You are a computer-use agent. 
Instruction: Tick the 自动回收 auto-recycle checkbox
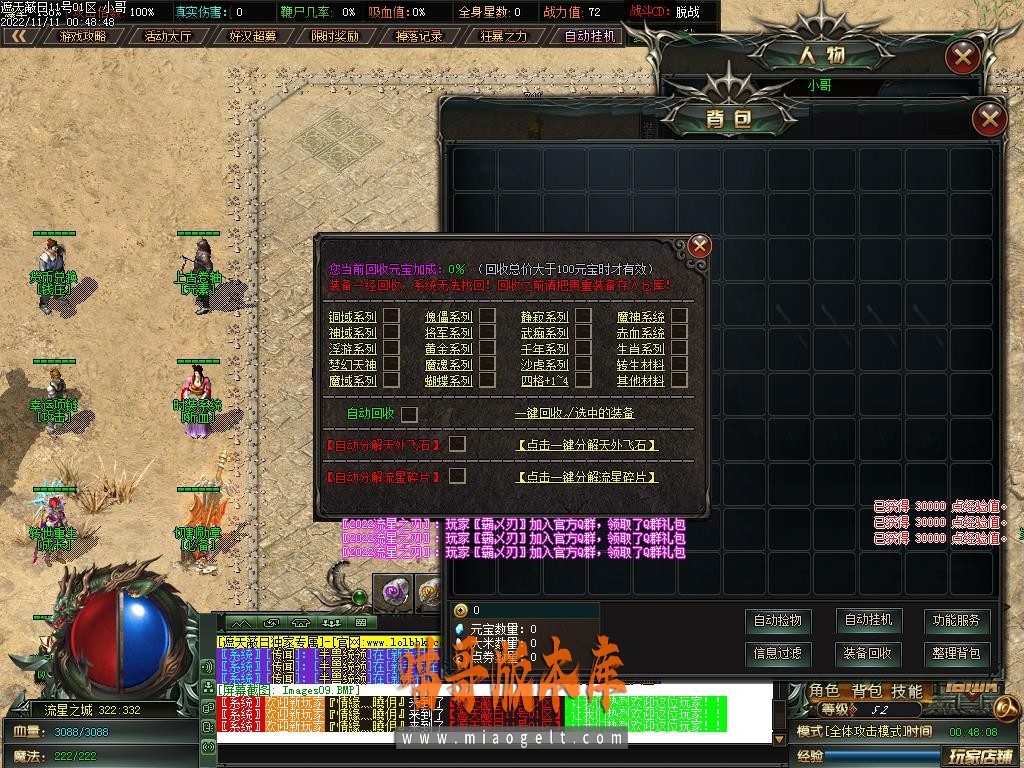pos(409,414)
